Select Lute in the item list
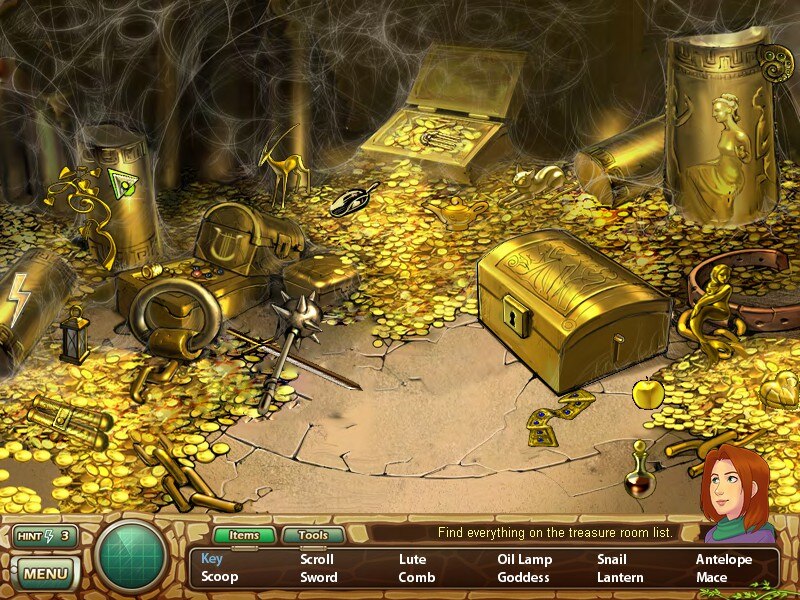This screenshot has width=800, height=600. coord(412,559)
